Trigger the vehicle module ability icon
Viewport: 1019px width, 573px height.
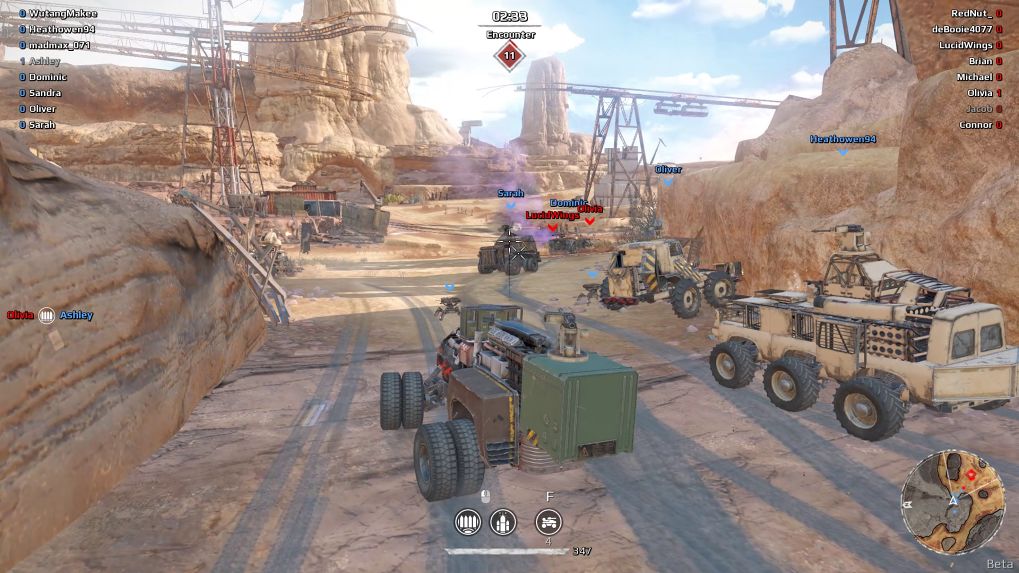click(548, 521)
